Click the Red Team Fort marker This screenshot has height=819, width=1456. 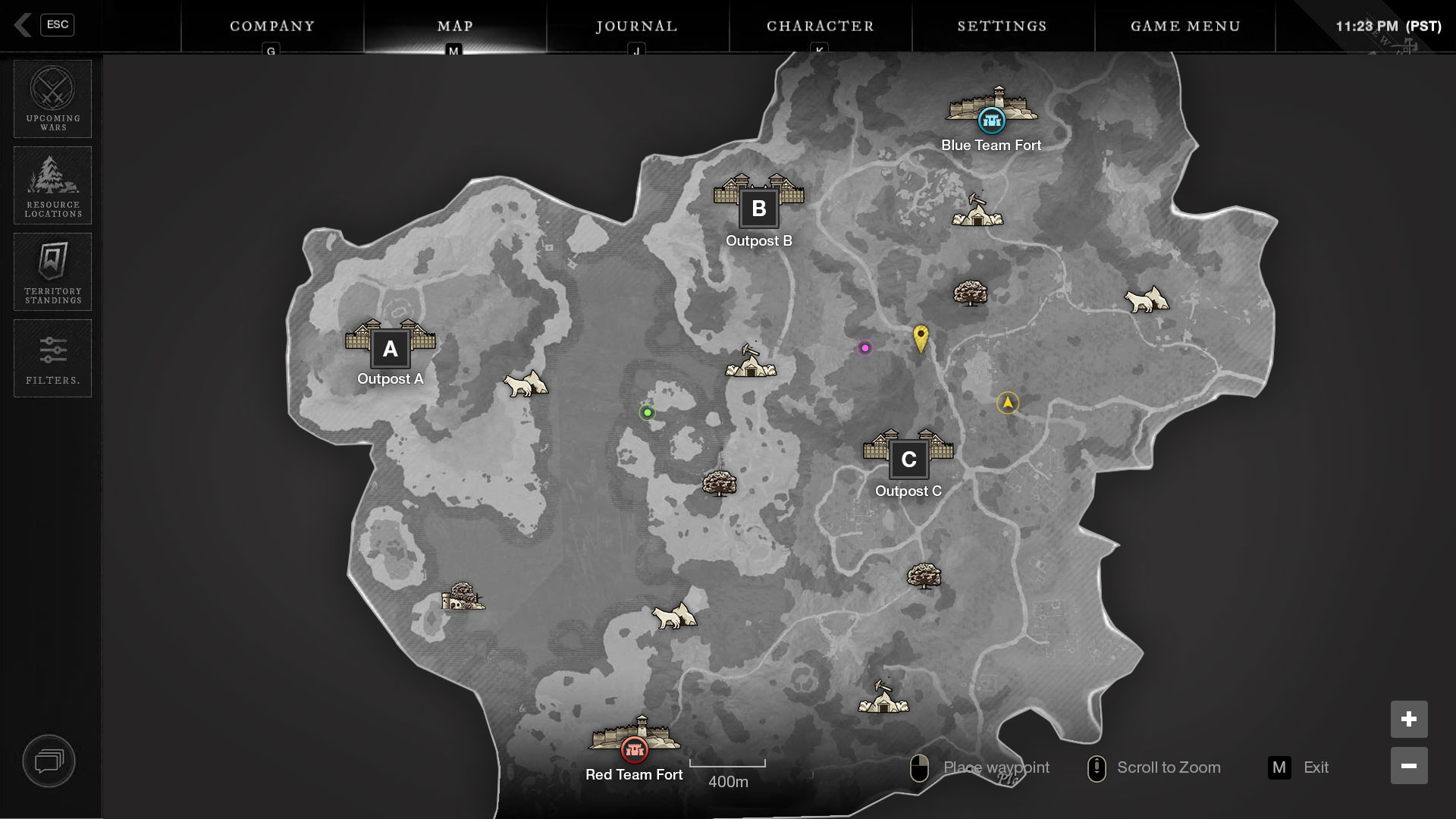pyautogui.click(x=635, y=749)
